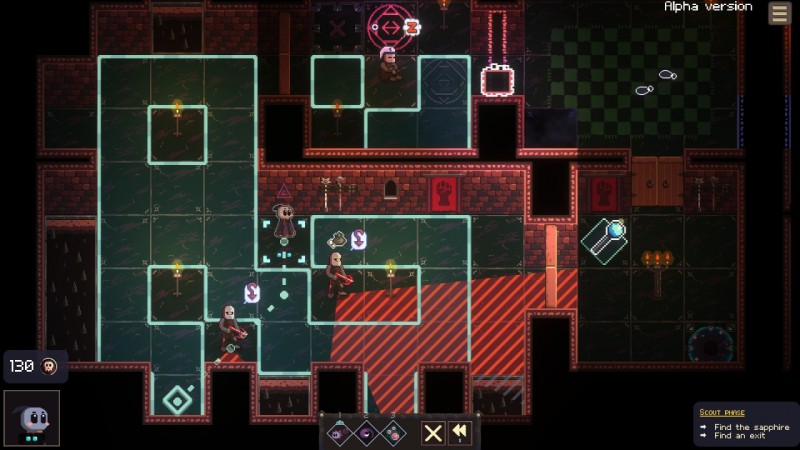The height and width of the screenshot is (450, 800).
Task: Click the X cancel button in the action bar
Action: 432,433
